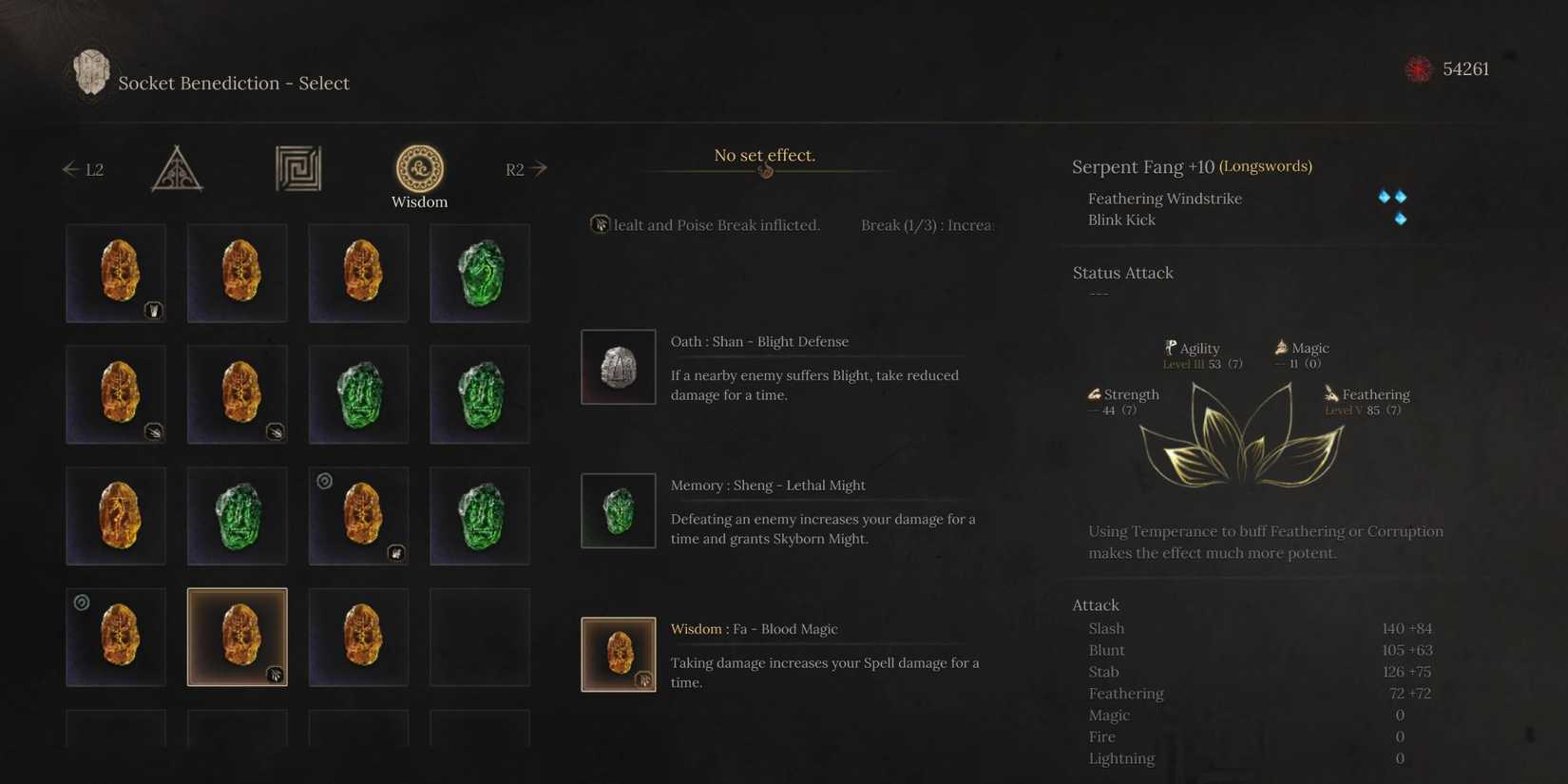Select the Wisdom benediction category icon
The width and height of the screenshot is (1568, 784).
tap(419, 168)
